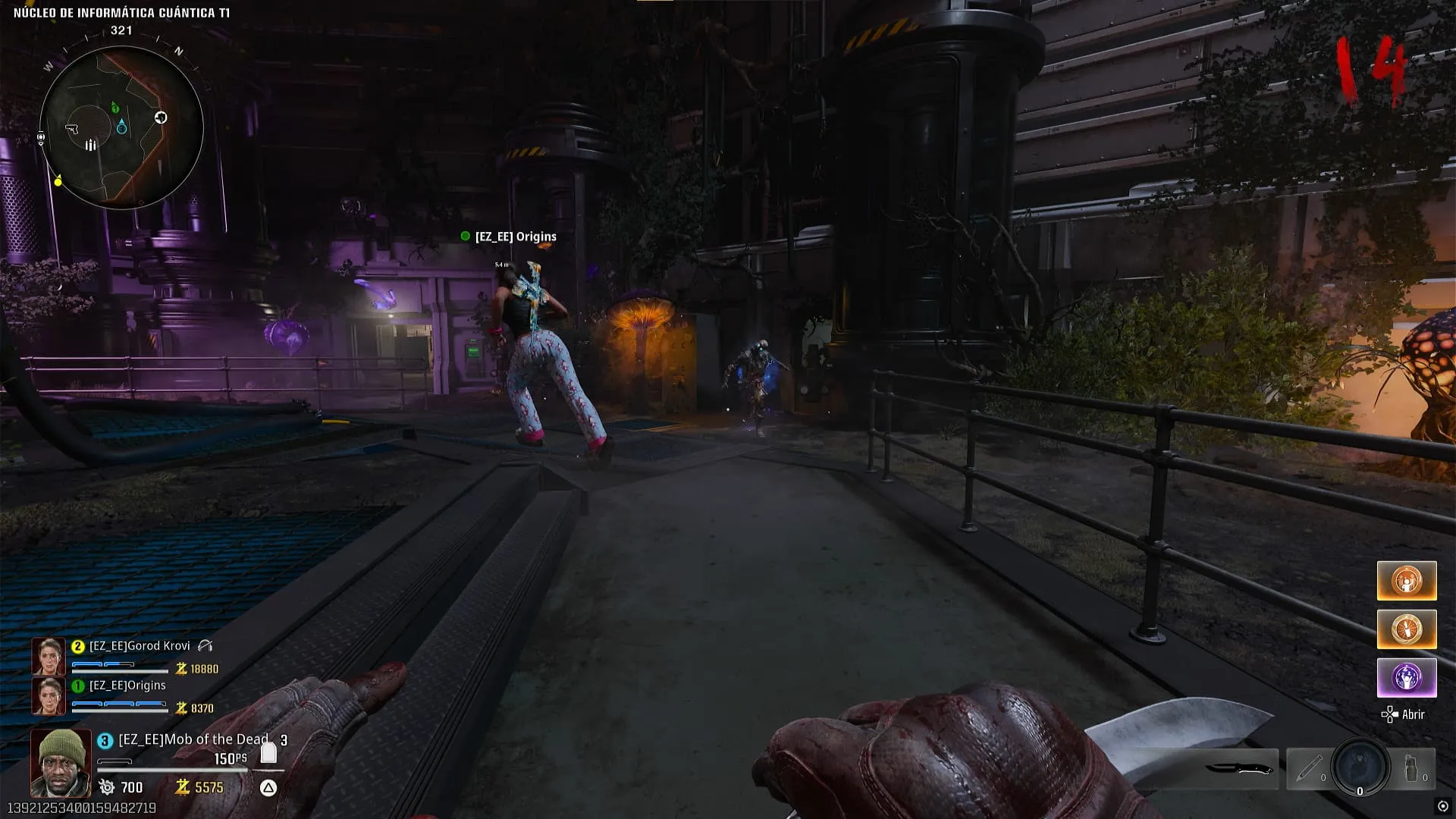Viewport: 1456px width, 819px height.
Task: Select the squad-list Origins teammate portrait
Action: (x=48, y=696)
